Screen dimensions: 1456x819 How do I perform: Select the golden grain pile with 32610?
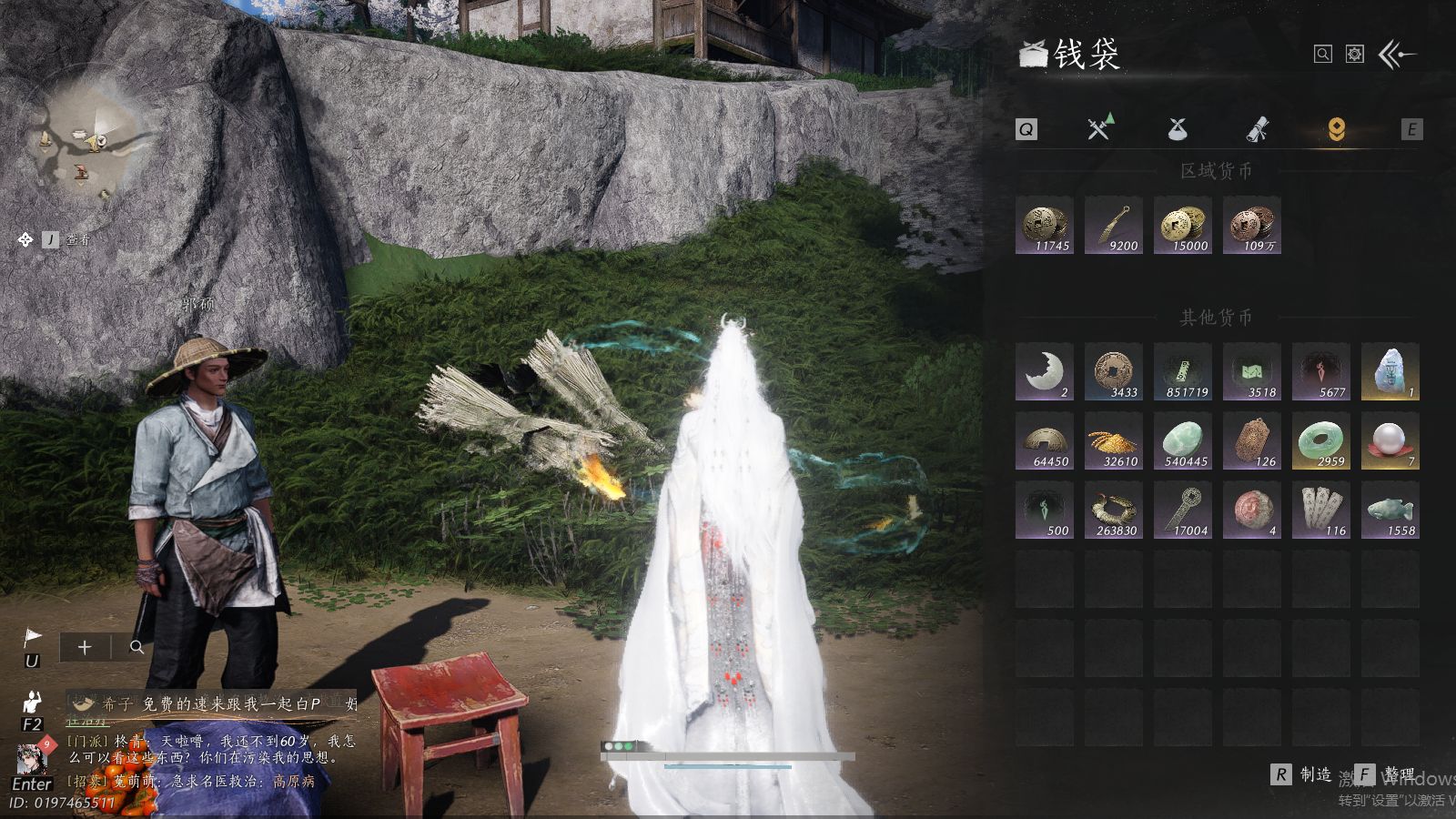pyautogui.click(x=1113, y=440)
